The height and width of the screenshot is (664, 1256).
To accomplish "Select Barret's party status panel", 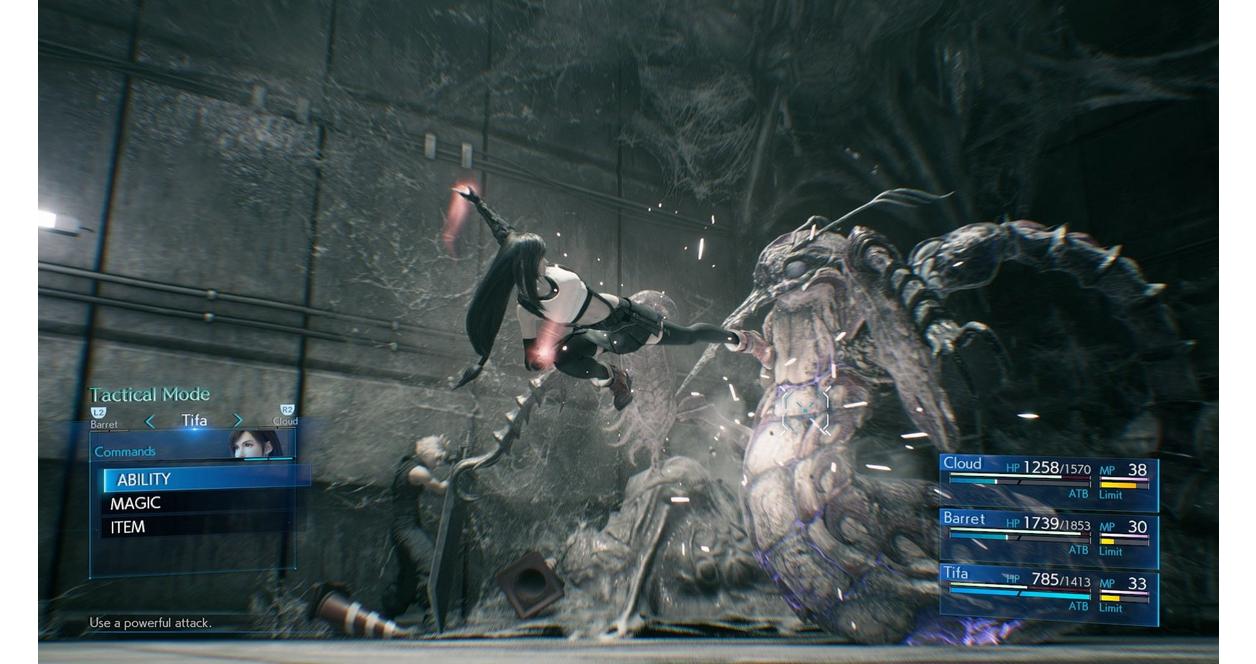I will coord(1048,538).
